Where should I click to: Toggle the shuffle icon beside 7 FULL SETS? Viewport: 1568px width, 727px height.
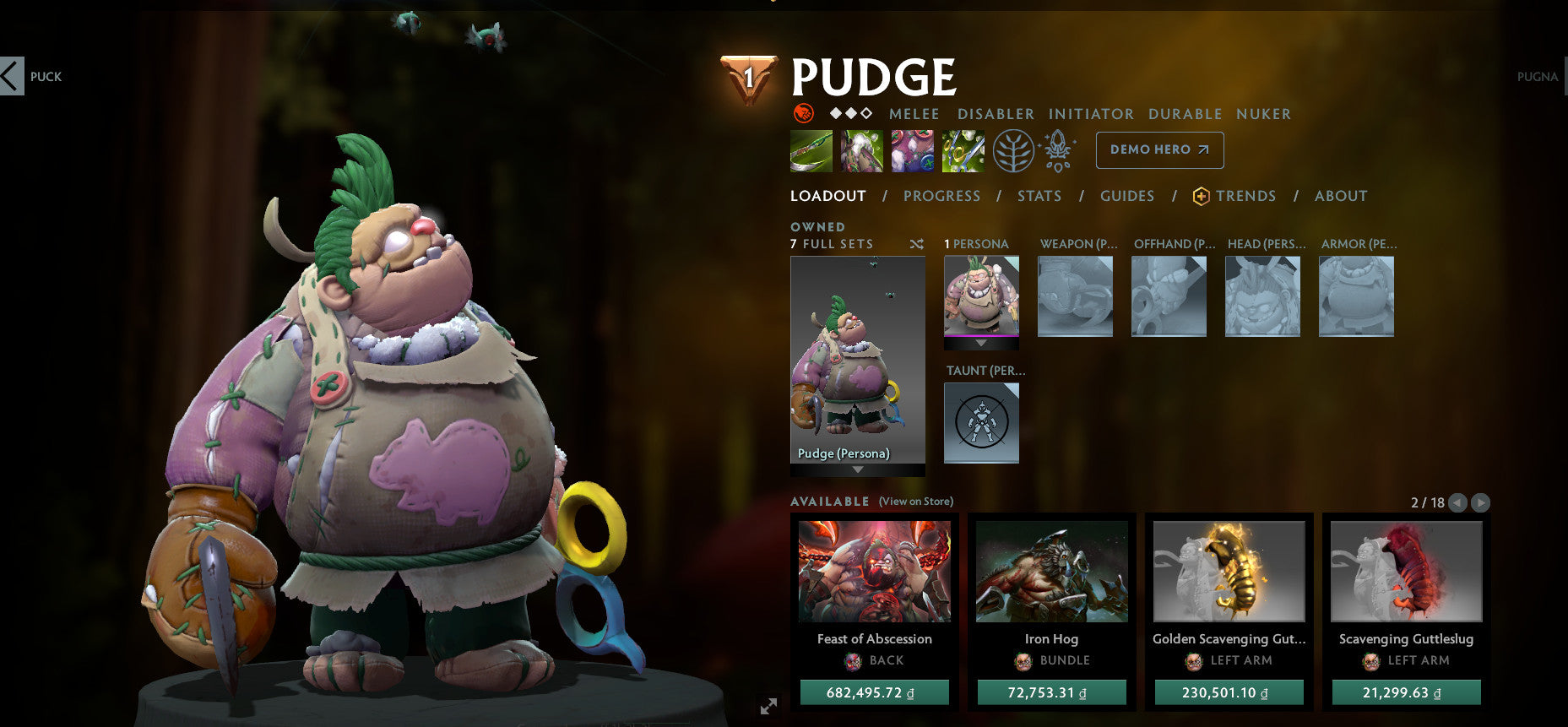(x=915, y=243)
